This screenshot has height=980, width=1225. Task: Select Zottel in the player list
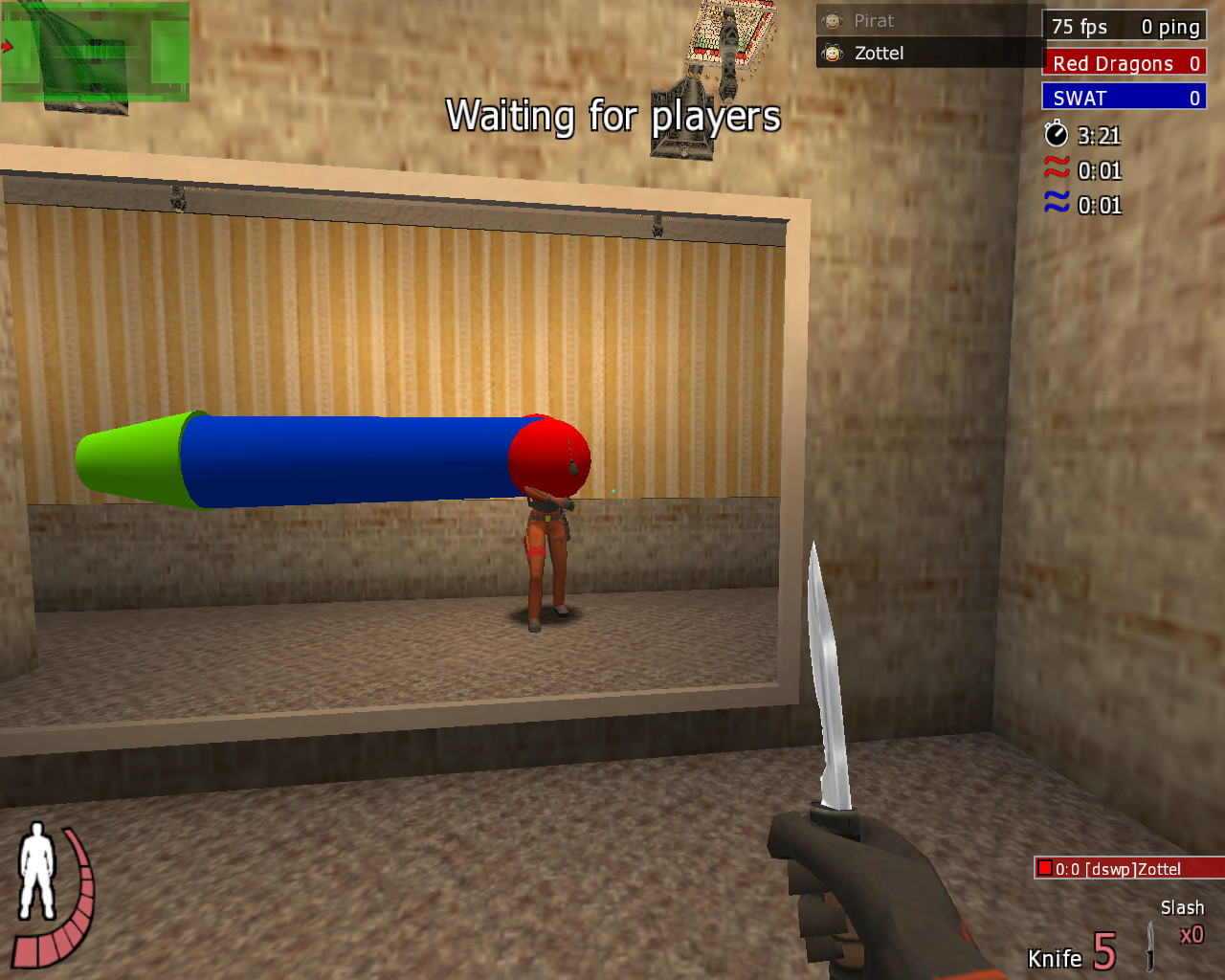click(x=878, y=54)
